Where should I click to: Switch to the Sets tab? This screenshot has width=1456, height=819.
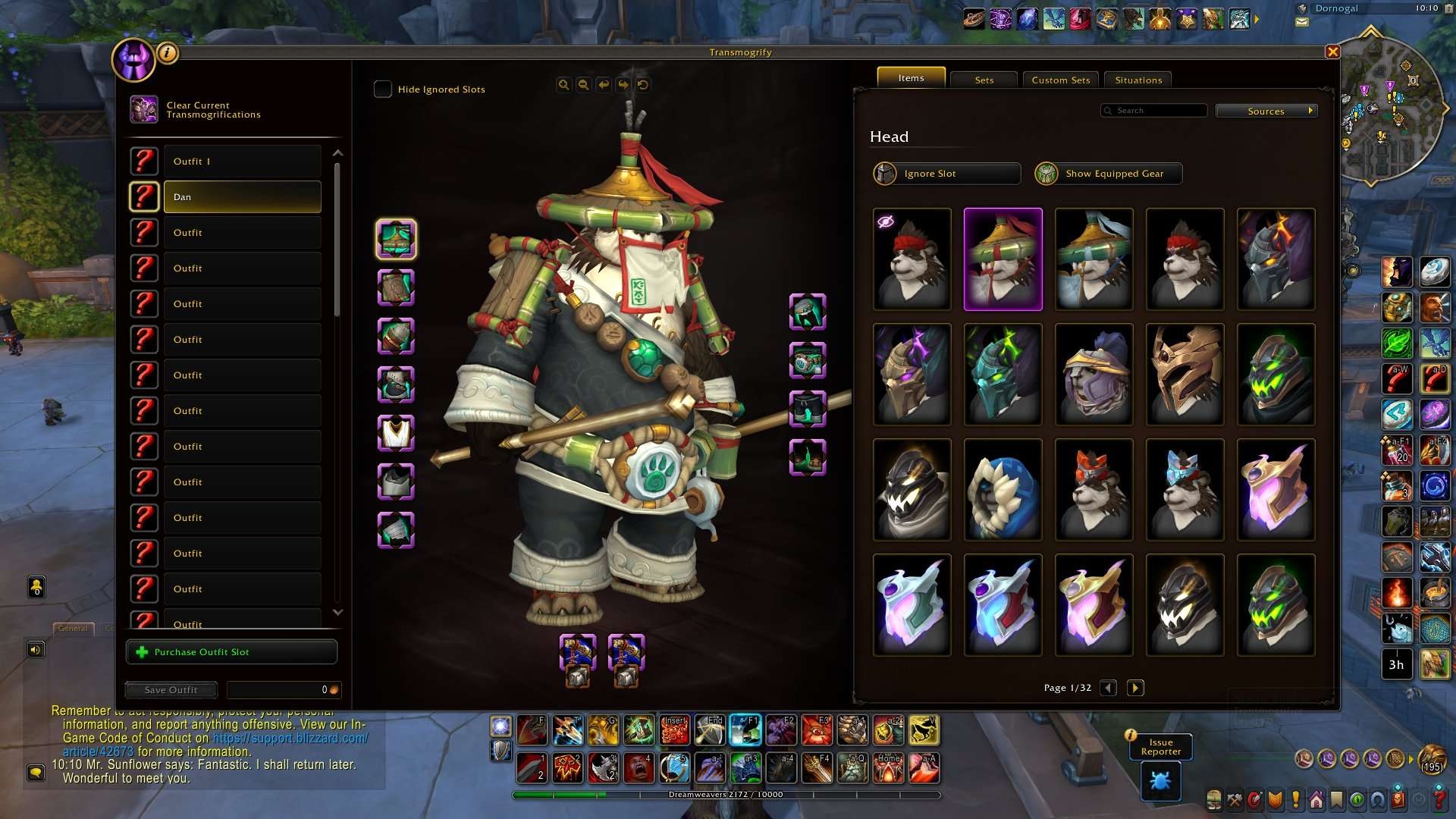[x=984, y=80]
